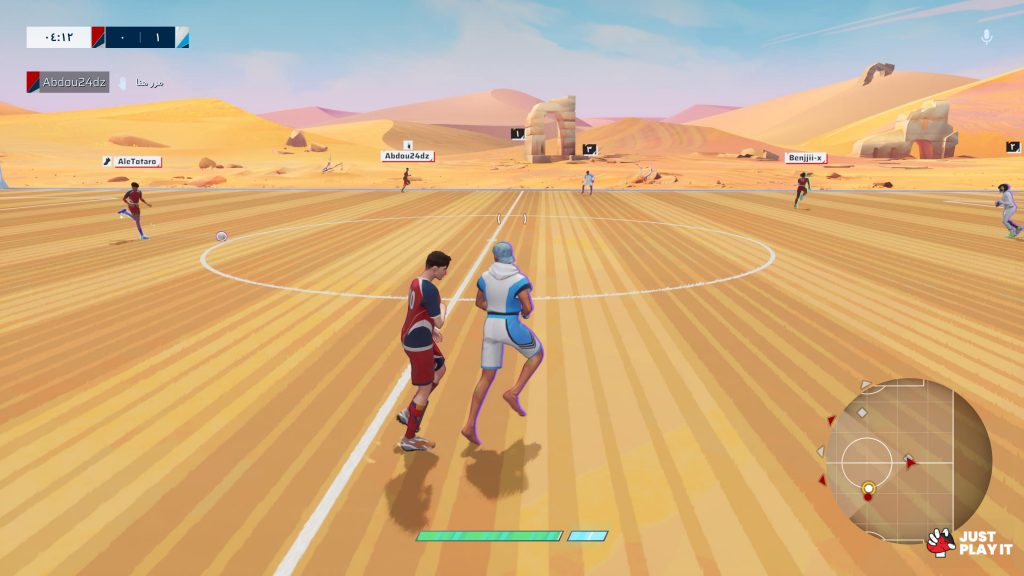Select the AleTotaro player name tag
The image size is (1024, 576).
pos(132,161)
